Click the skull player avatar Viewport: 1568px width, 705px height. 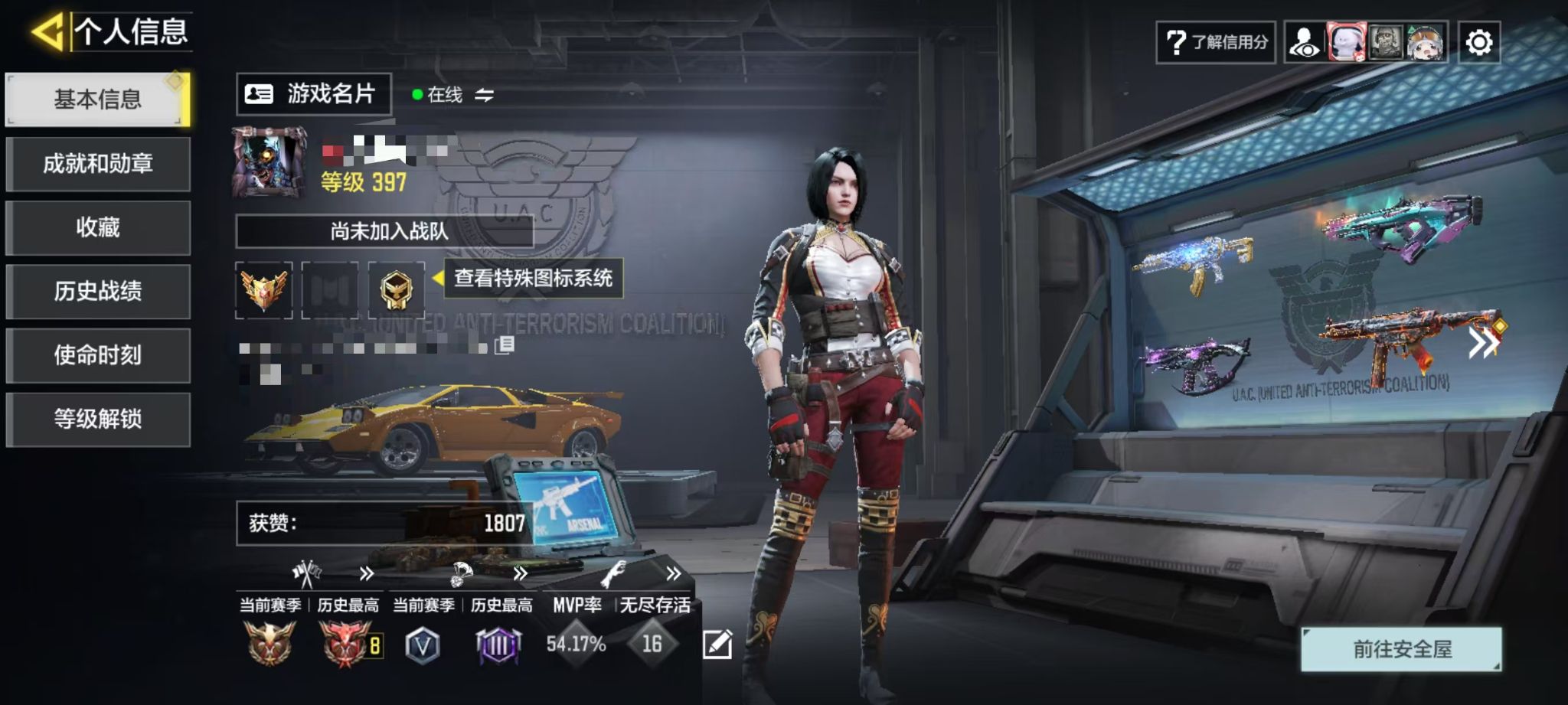point(269,162)
